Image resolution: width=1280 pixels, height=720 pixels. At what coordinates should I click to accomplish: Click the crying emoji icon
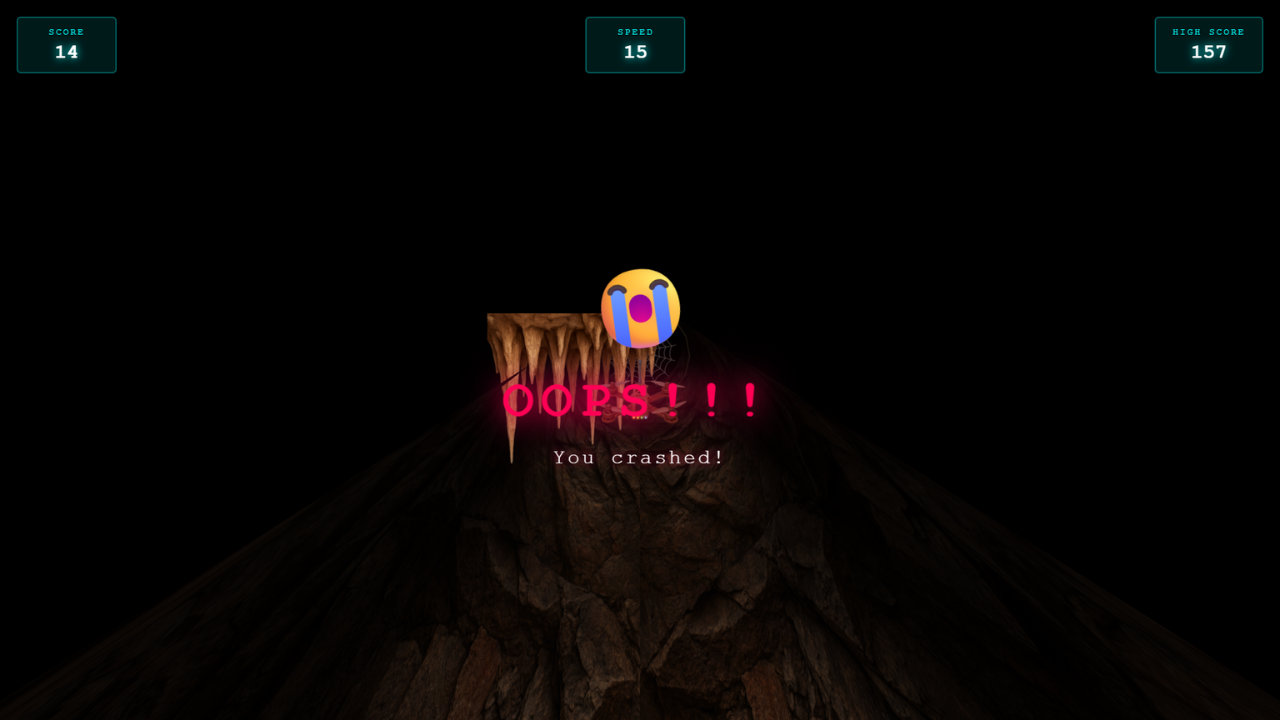pyautogui.click(x=640, y=305)
